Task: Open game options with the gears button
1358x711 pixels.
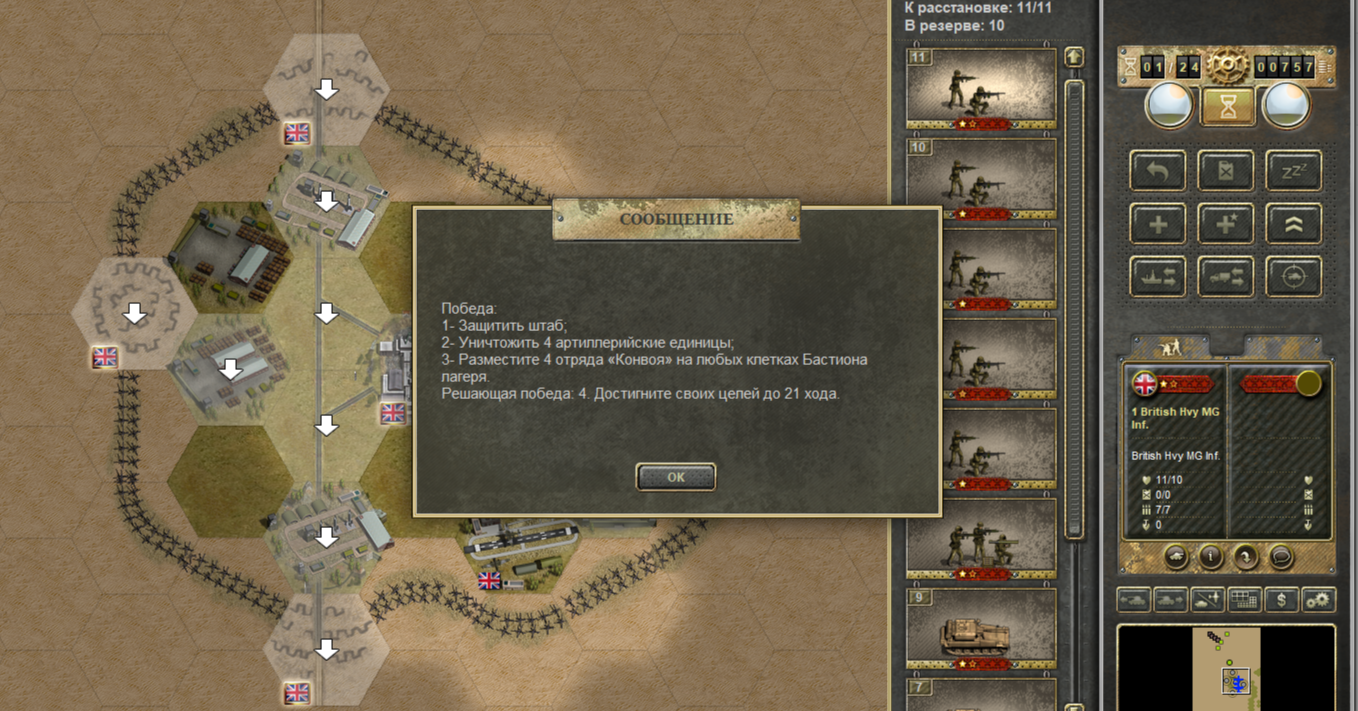Action: pyautogui.click(x=1319, y=600)
